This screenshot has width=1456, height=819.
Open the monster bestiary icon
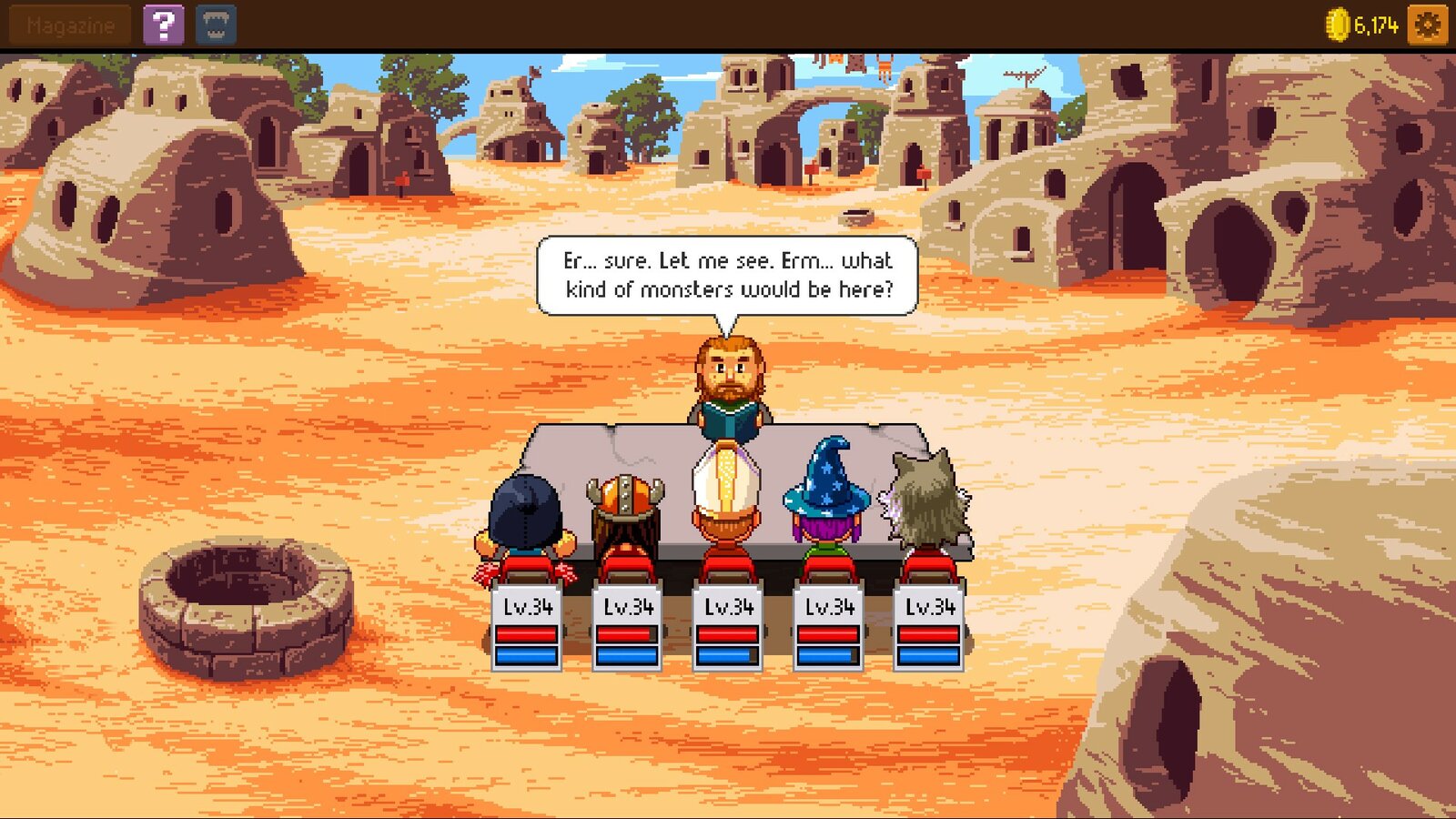(x=217, y=25)
